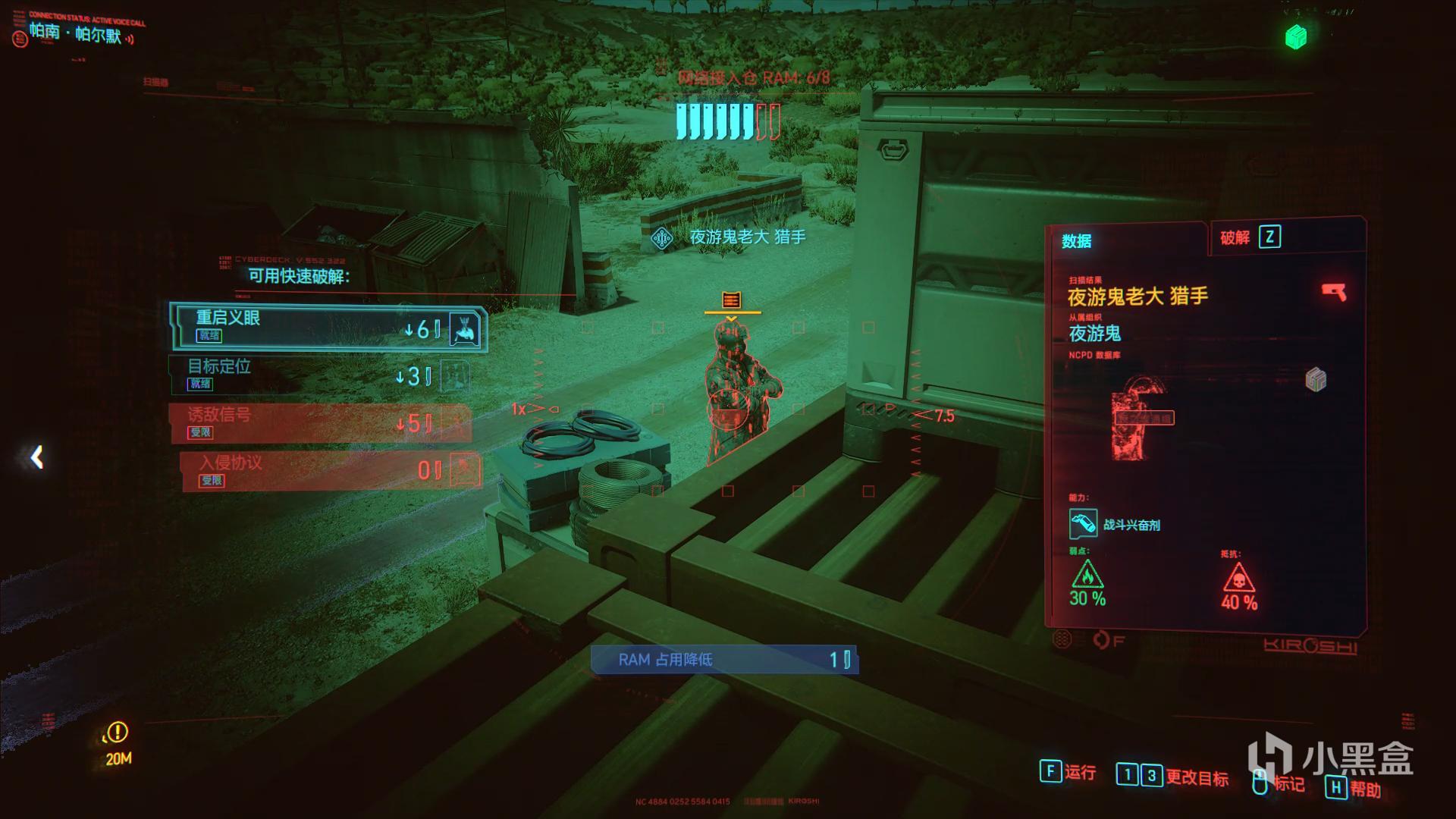Image resolution: width=1456 pixels, height=819 pixels.
Task: Click the green cube icon top right
Action: tap(1296, 36)
